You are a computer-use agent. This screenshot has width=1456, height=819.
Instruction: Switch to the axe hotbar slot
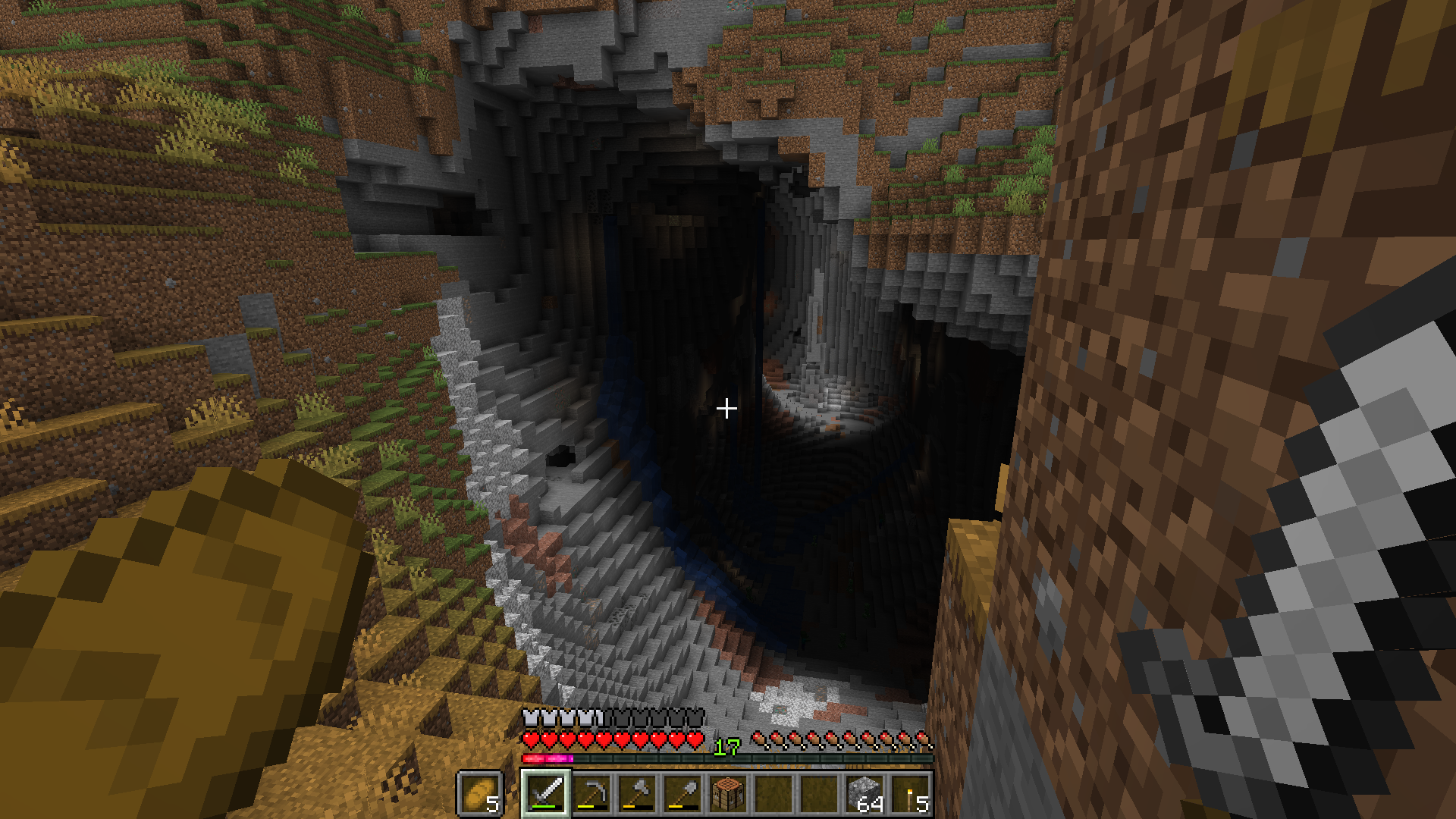[637, 794]
